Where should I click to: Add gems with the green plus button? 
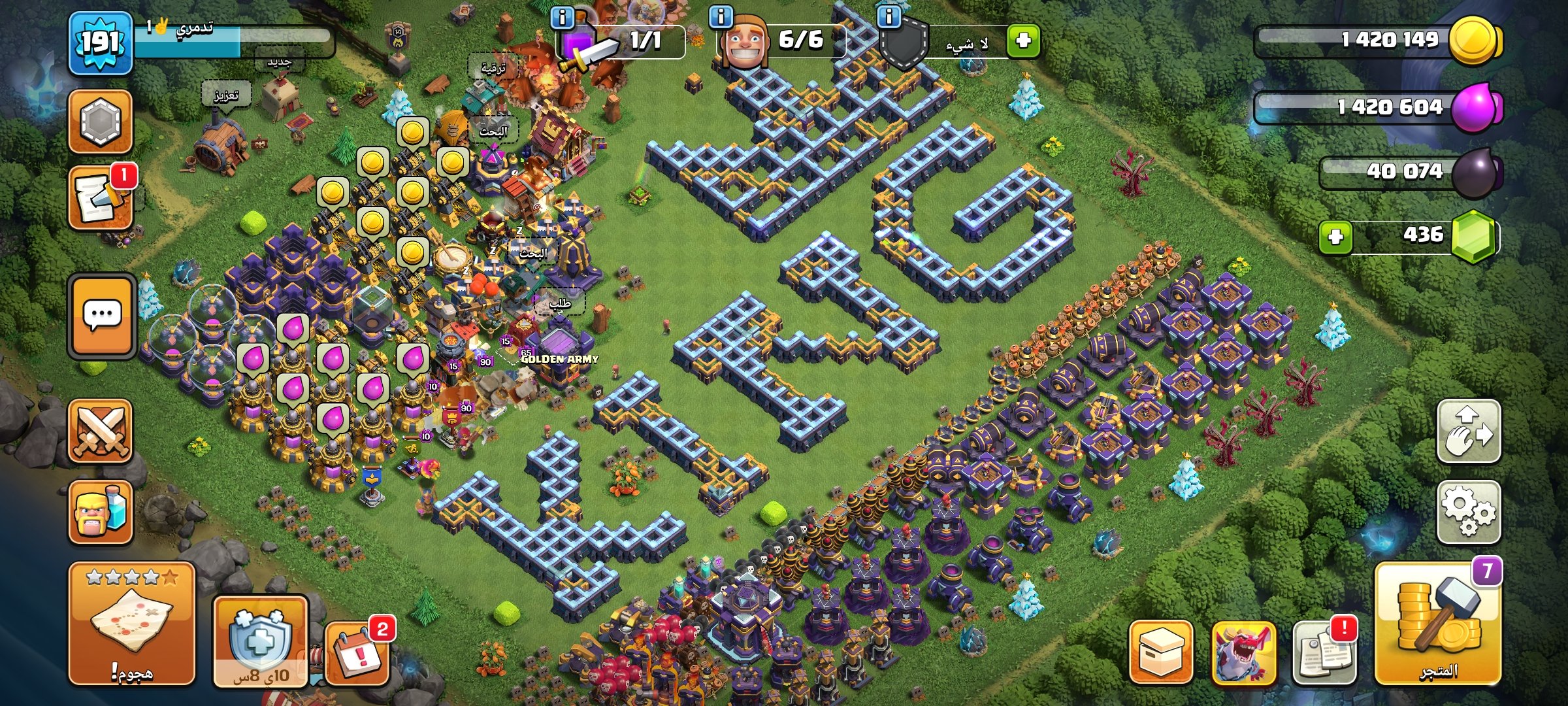pos(1335,237)
